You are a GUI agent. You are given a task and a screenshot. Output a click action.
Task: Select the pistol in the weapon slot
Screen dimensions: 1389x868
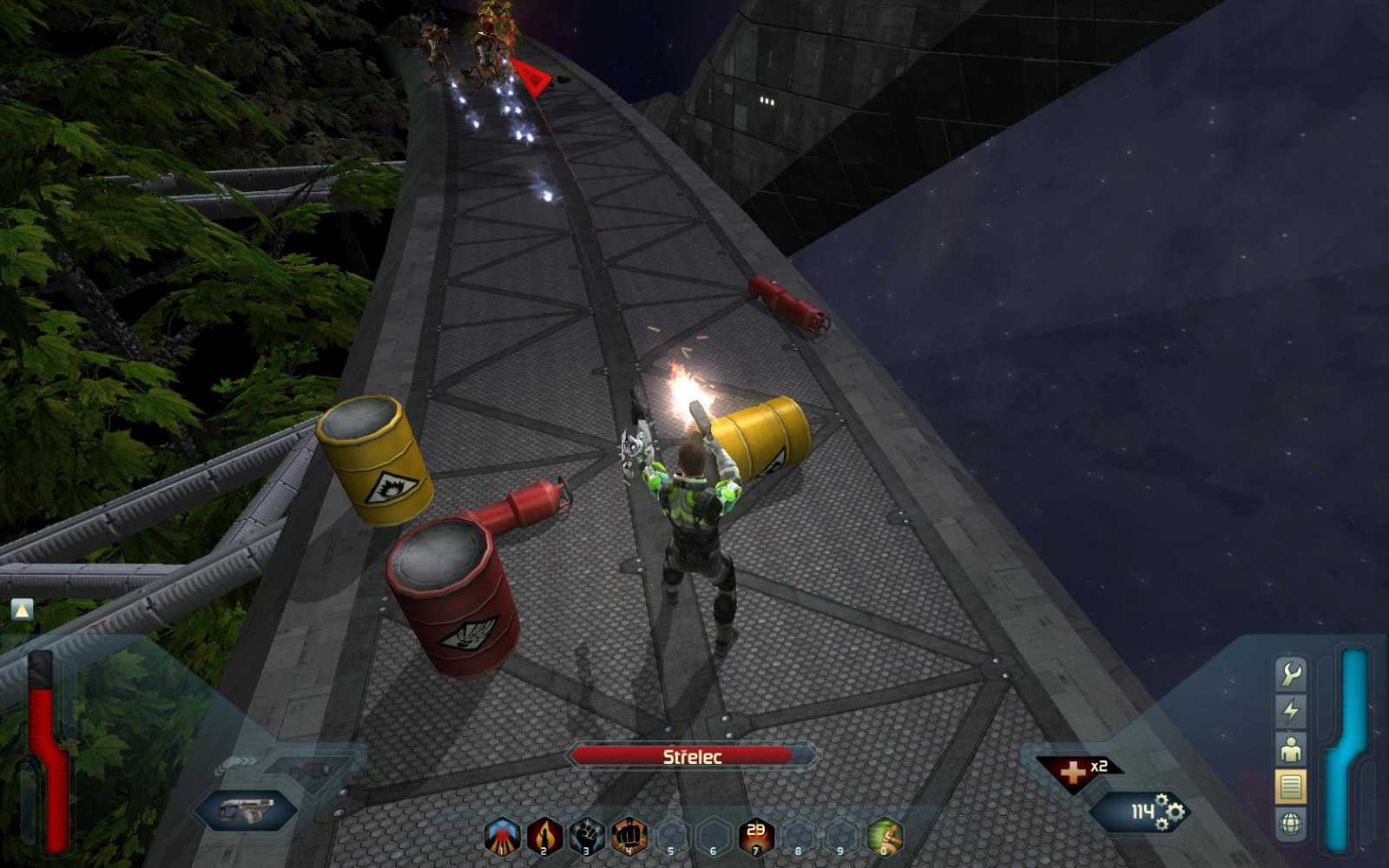coord(247,809)
